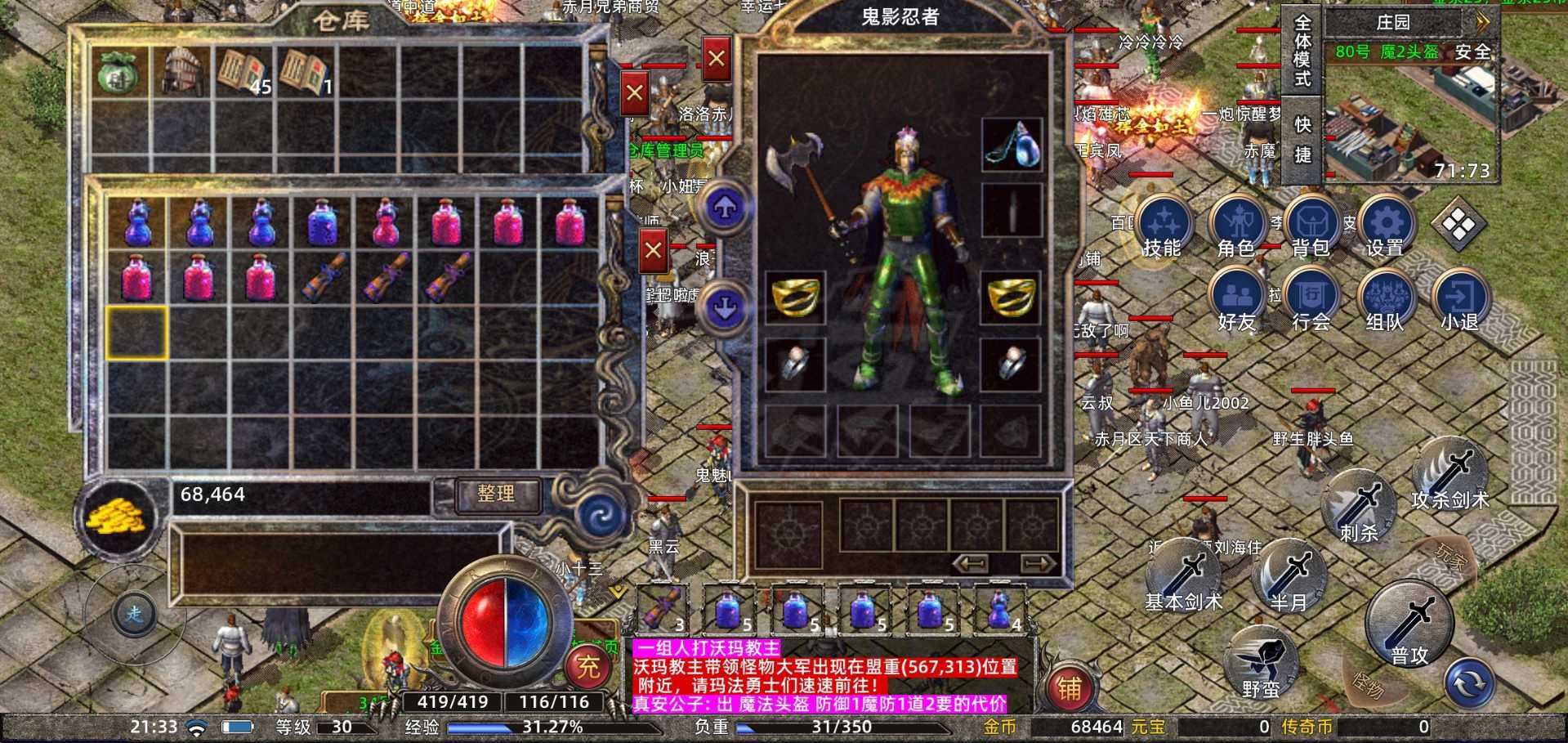Use the 半月 skill
1568x743 pixels.
1289,578
